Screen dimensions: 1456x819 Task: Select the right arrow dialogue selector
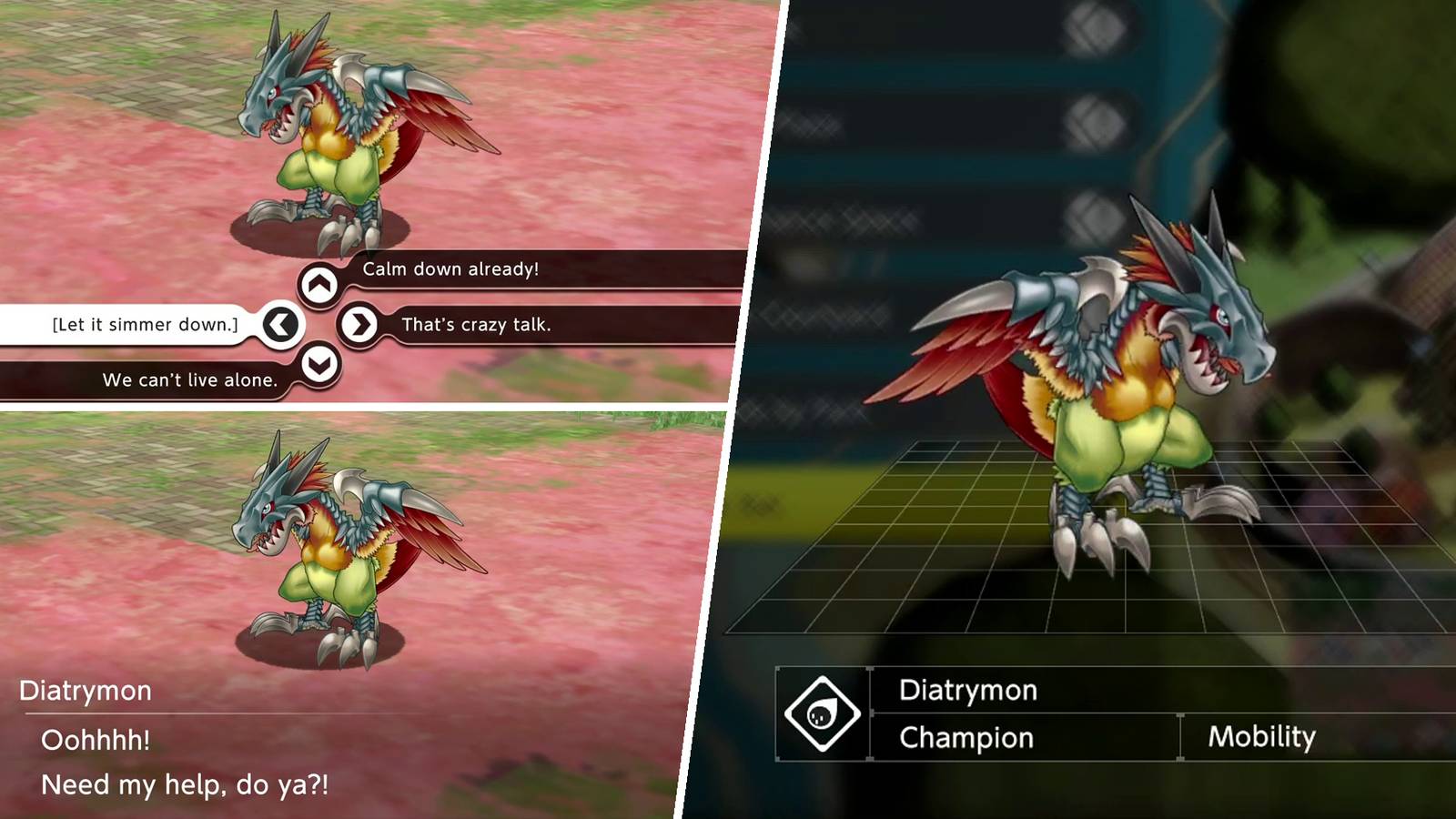[x=360, y=324]
